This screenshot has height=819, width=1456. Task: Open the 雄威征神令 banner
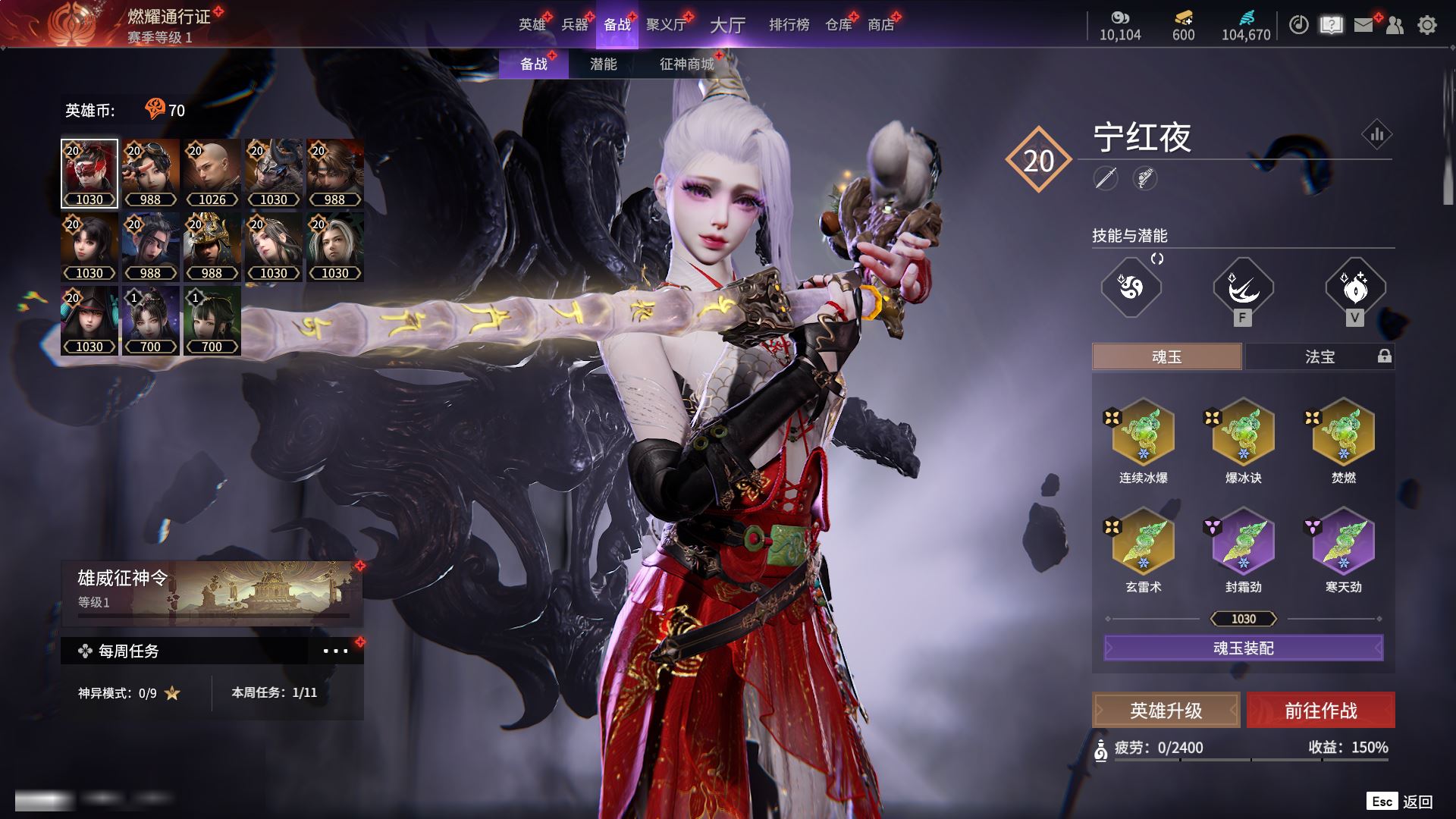212,590
